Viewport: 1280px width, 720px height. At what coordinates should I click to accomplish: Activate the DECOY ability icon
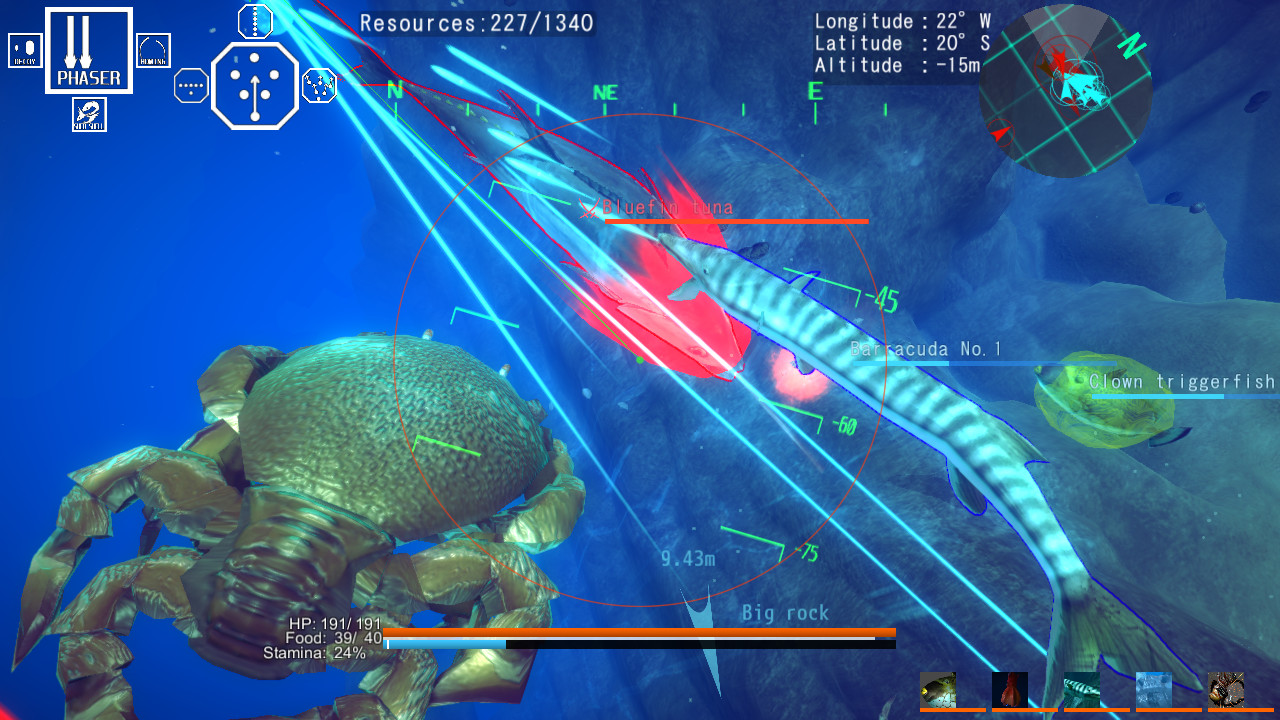click(x=25, y=50)
